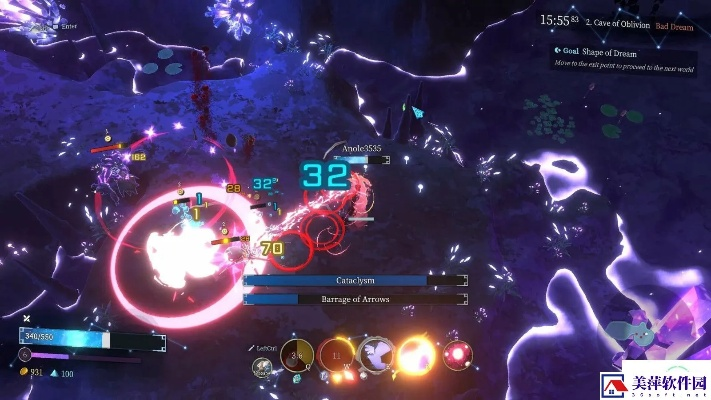711x400 pixels.
Task: Activate the pink orb ability
Action: 458,354
